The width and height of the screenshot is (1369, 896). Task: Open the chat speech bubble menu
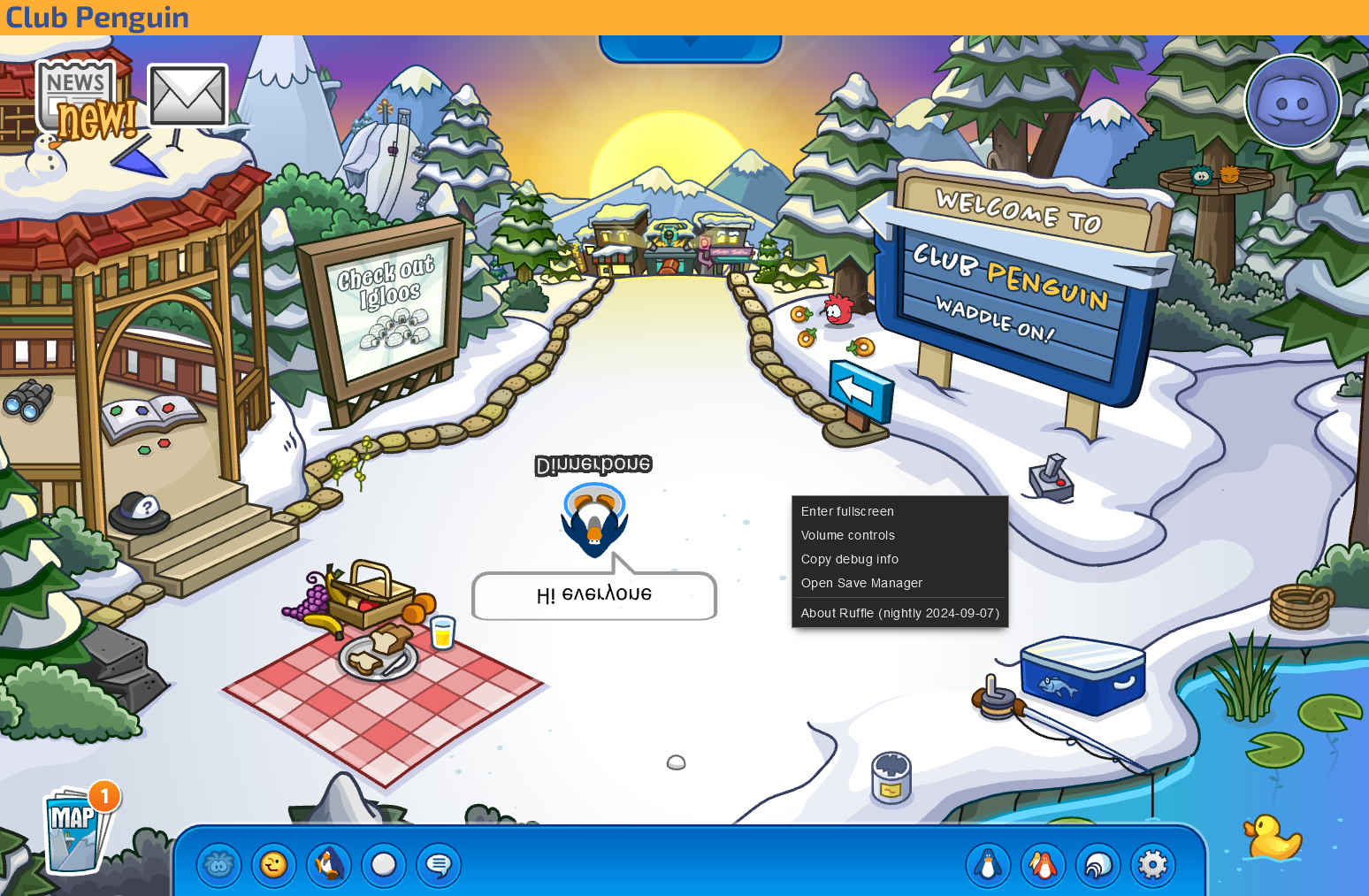[x=439, y=865]
